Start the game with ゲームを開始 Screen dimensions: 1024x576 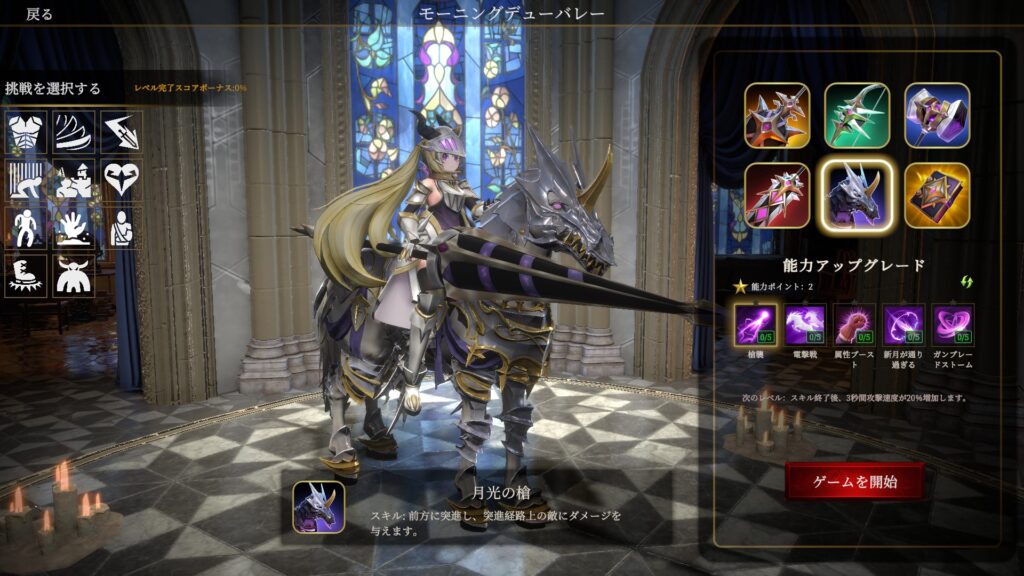tap(854, 481)
